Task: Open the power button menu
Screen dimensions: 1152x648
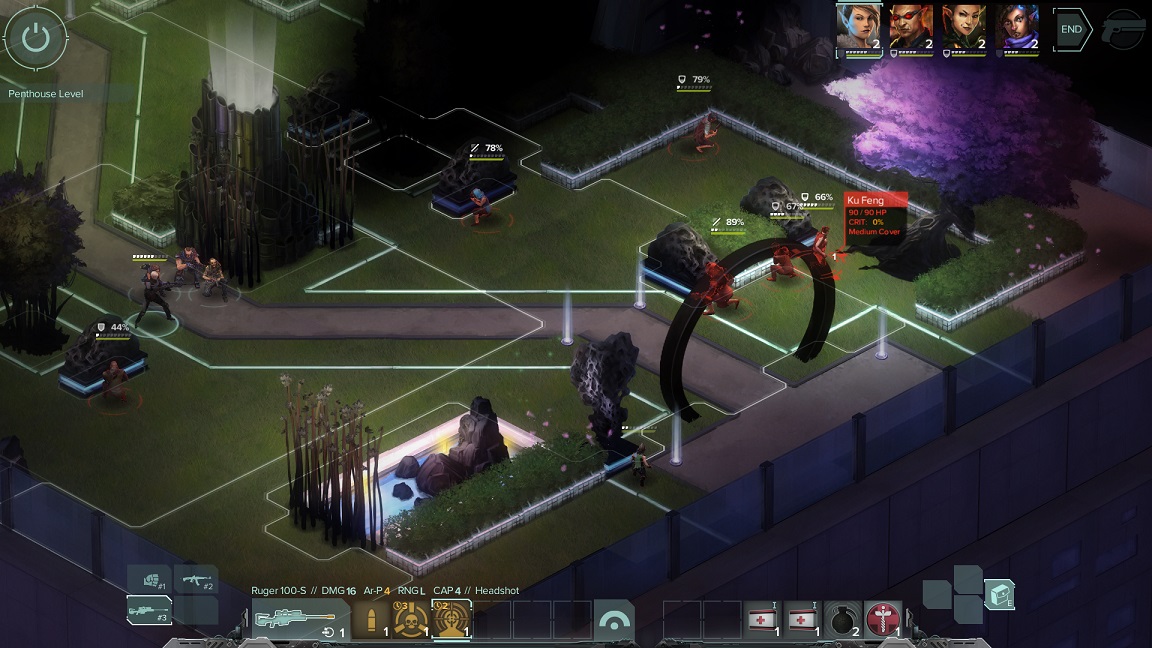Action: (36, 39)
